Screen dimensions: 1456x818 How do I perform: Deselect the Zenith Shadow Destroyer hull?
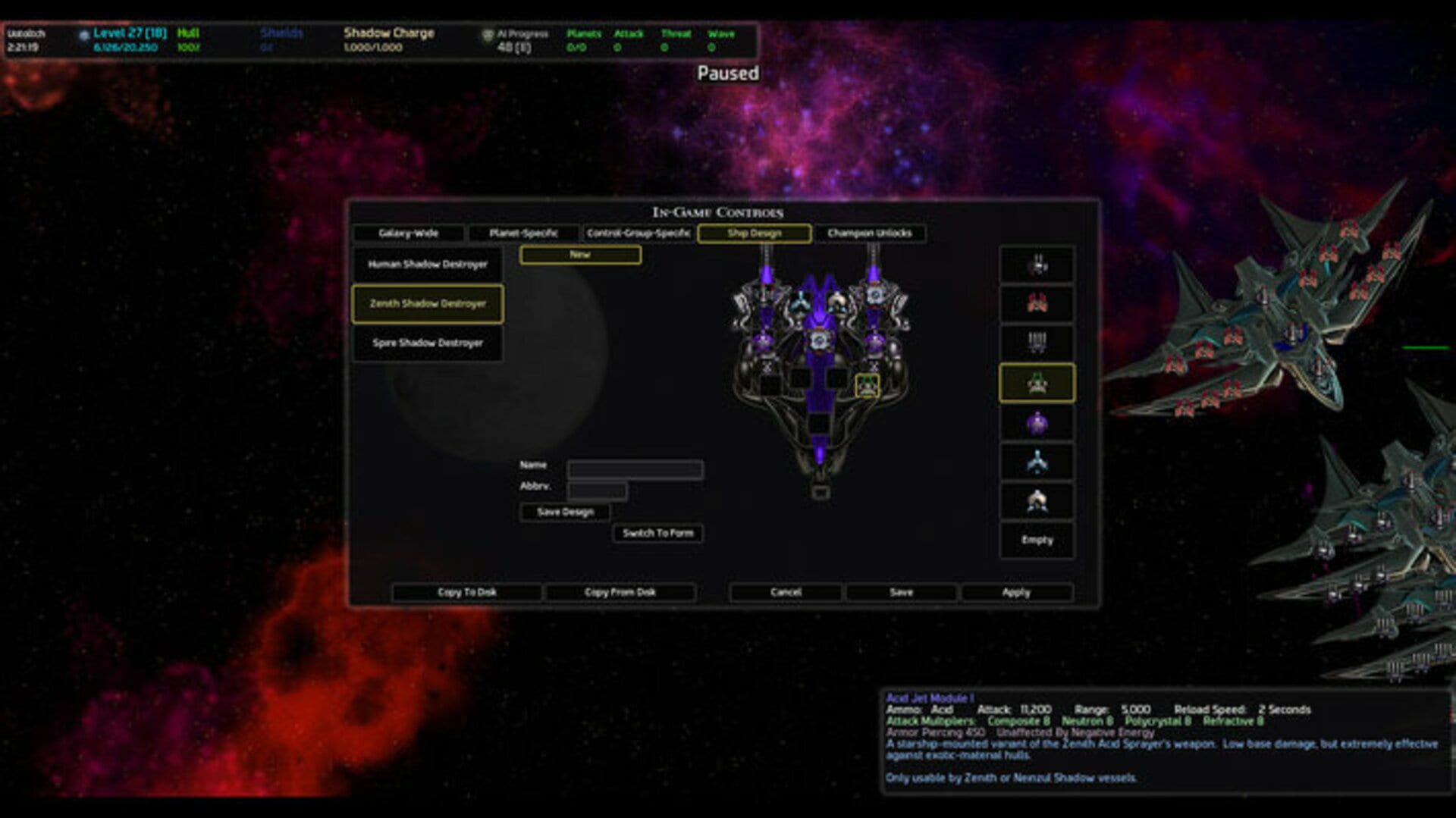[427, 303]
